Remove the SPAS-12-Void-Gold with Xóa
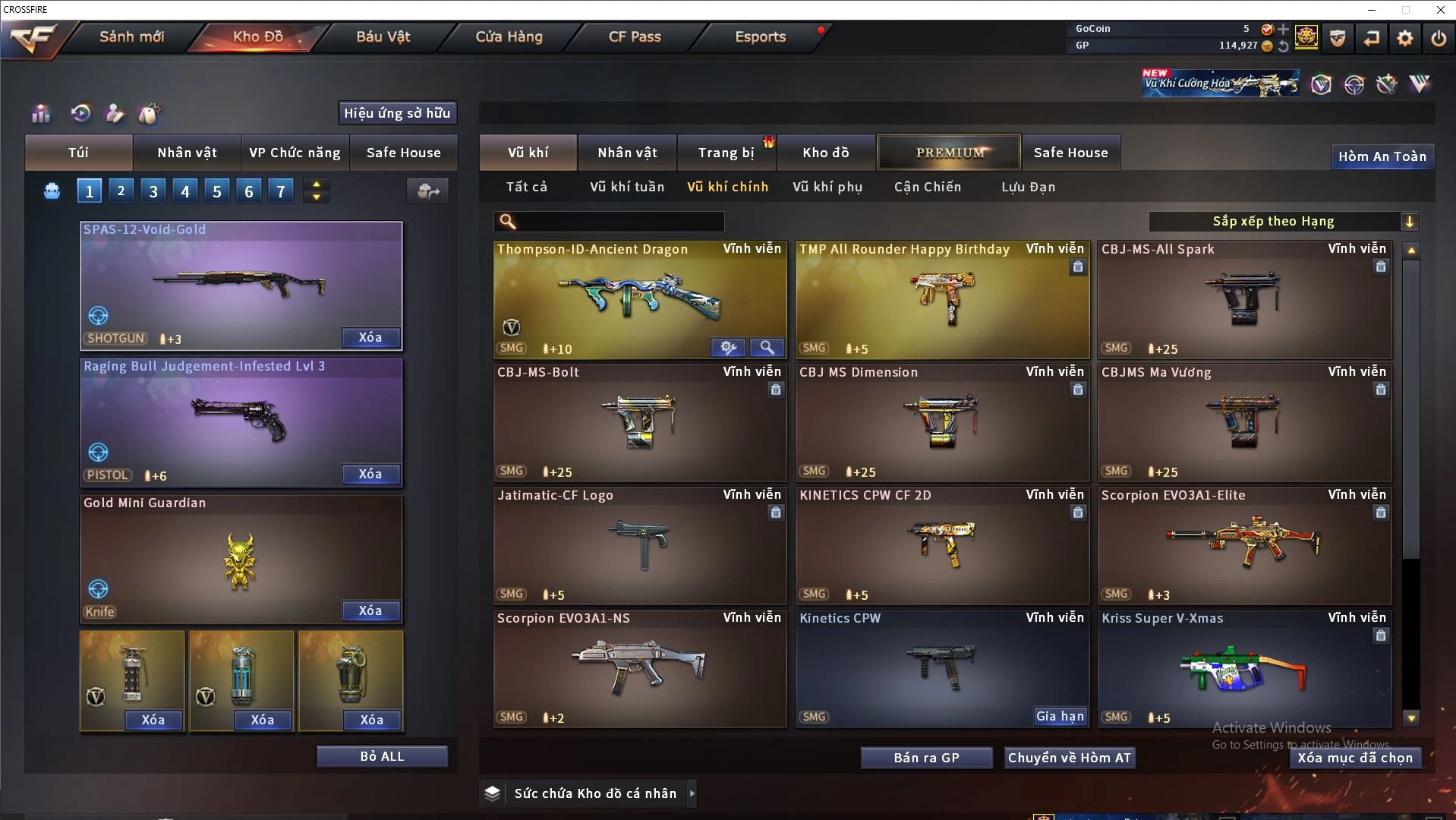Screen dimensions: 1456x820 pos(370,337)
